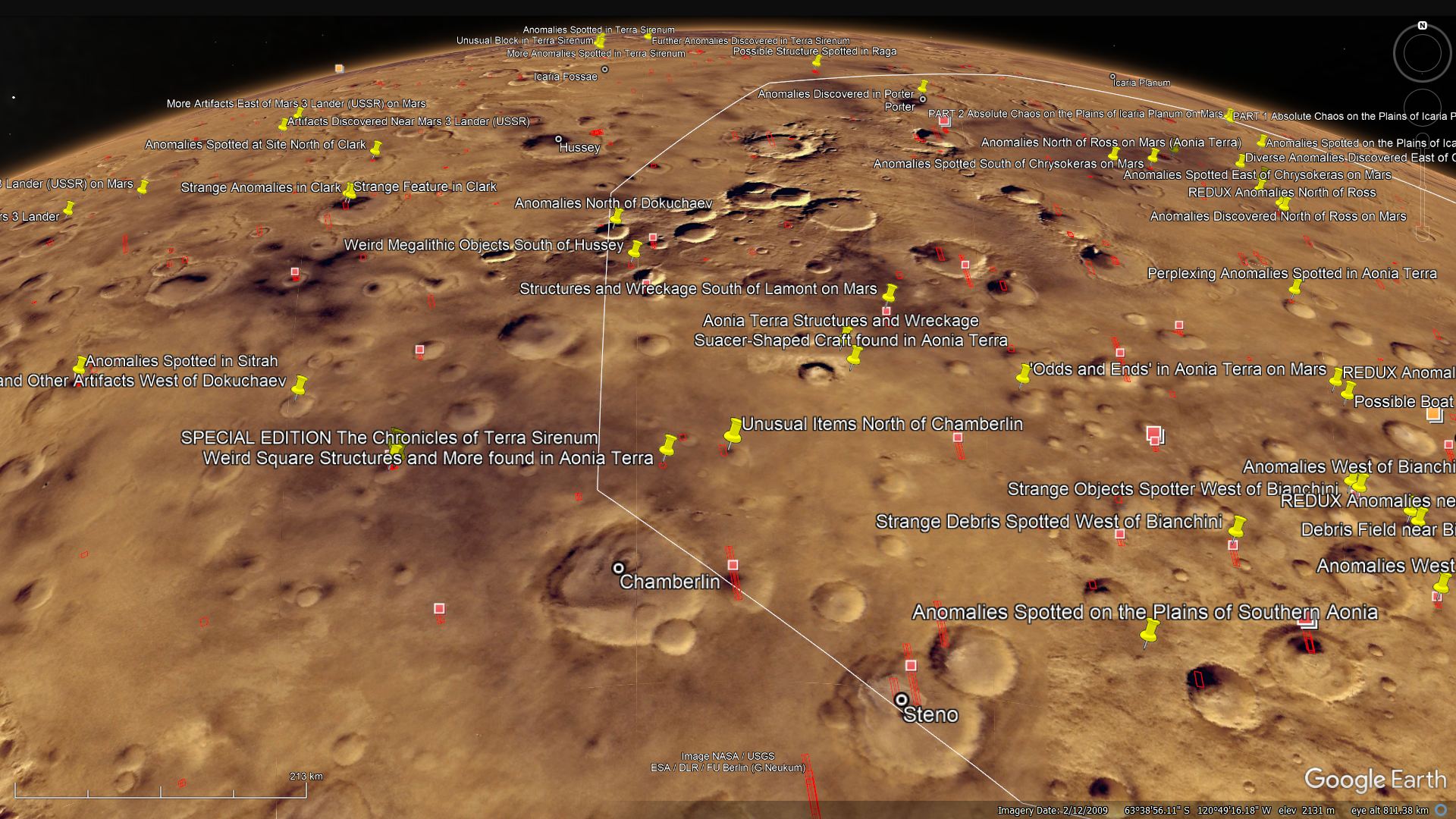Select the Perplexing Anomalies Spotted in Aonia Terra pin
Image resolution: width=1456 pixels, height=819 pixels.
coord(1295,287)
